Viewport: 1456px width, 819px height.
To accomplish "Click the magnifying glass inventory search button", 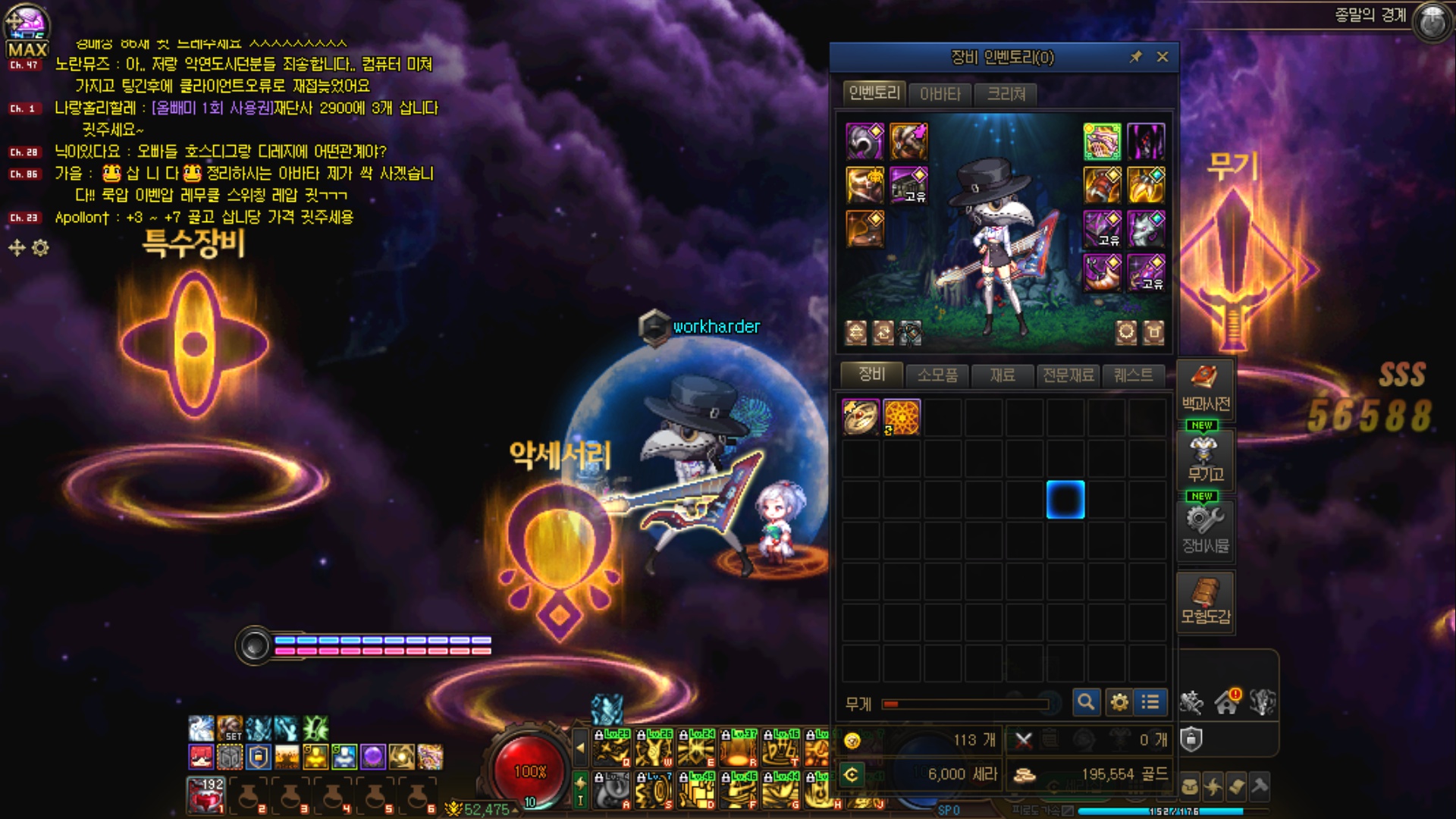I will pos(1086,702).
